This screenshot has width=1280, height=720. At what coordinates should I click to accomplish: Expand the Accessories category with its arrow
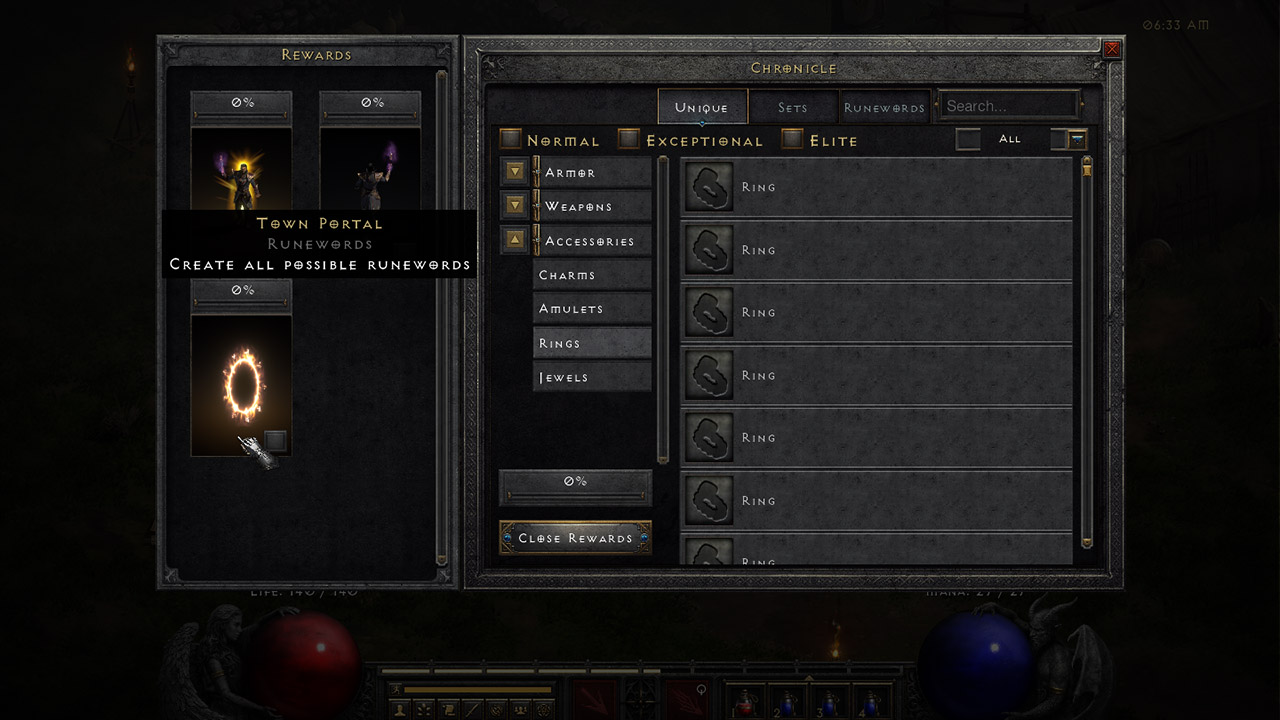514,239
